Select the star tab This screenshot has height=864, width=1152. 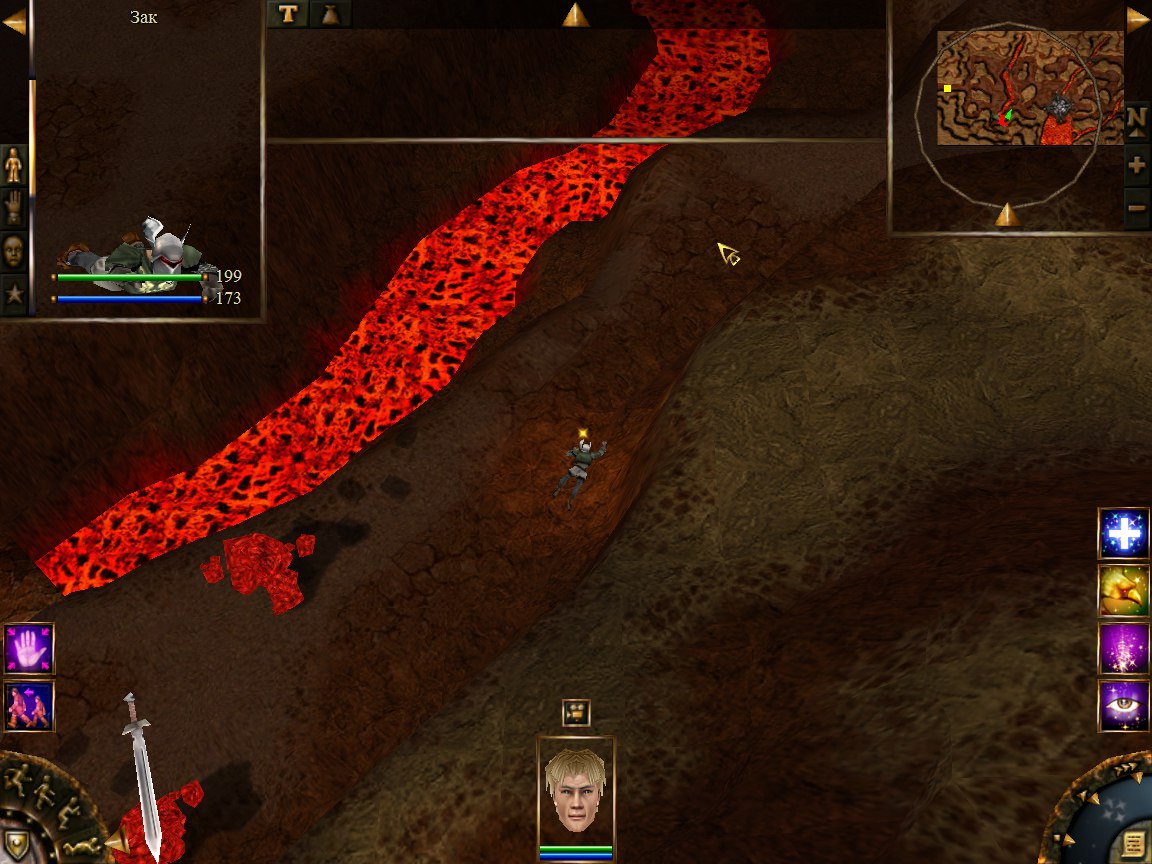(14, 295)
